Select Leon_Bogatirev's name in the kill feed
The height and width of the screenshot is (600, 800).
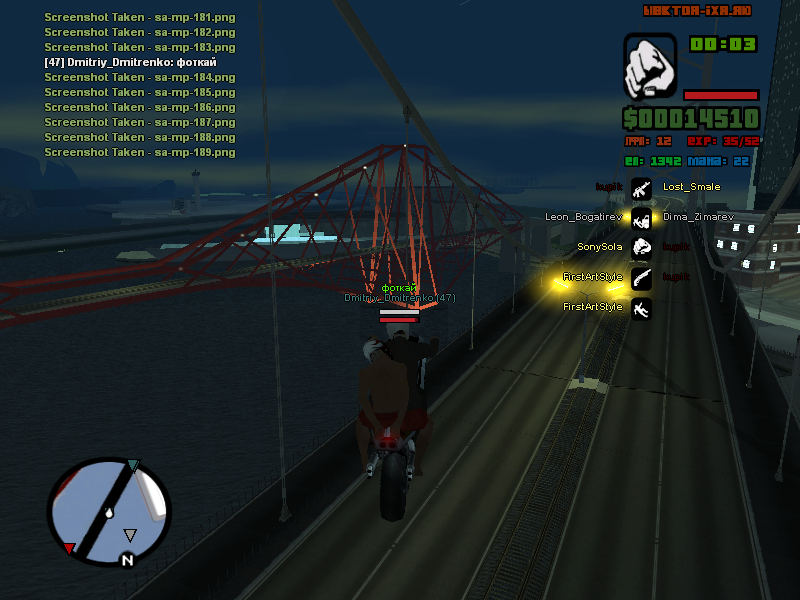pyautogui.click(x=584, y=217)
